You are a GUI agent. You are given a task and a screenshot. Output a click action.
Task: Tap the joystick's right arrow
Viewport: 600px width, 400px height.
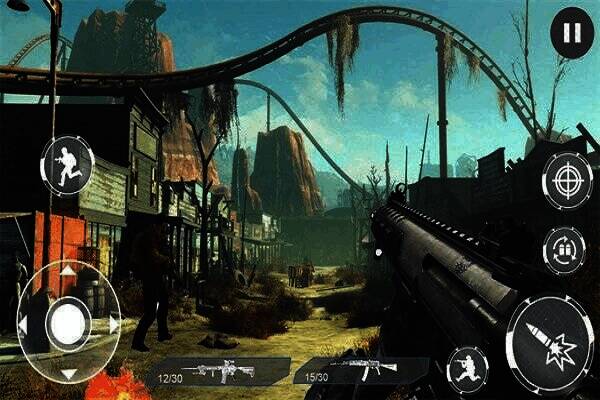click(x=115, y=324)
